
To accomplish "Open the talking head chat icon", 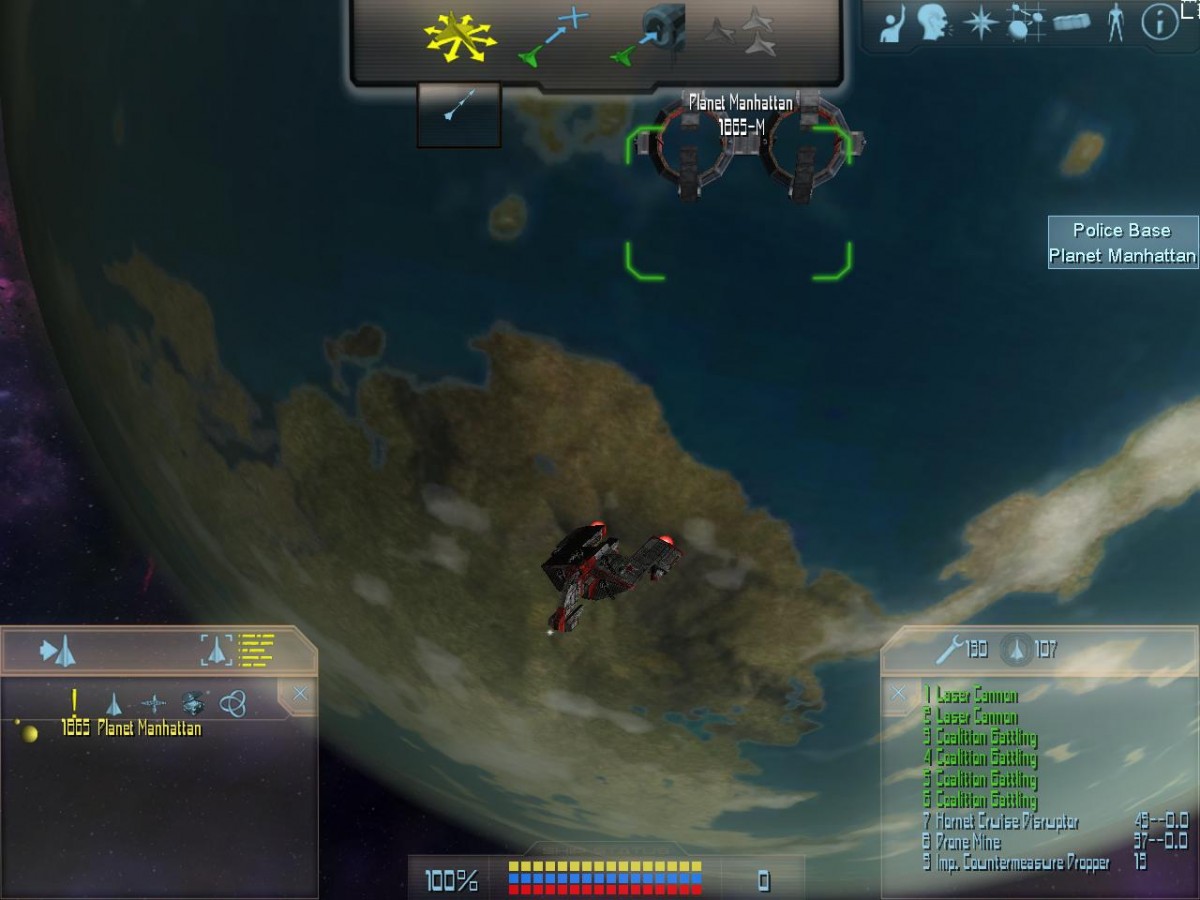I will click(x=933, y=22).
